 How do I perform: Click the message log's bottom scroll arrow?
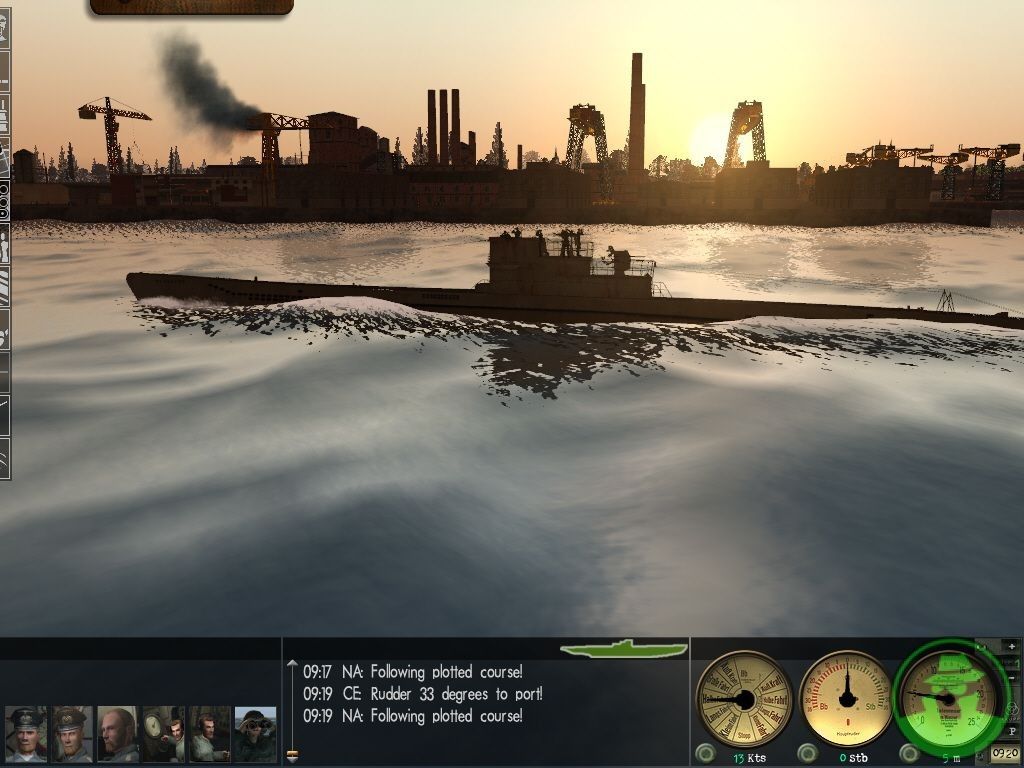coord(292,756)
